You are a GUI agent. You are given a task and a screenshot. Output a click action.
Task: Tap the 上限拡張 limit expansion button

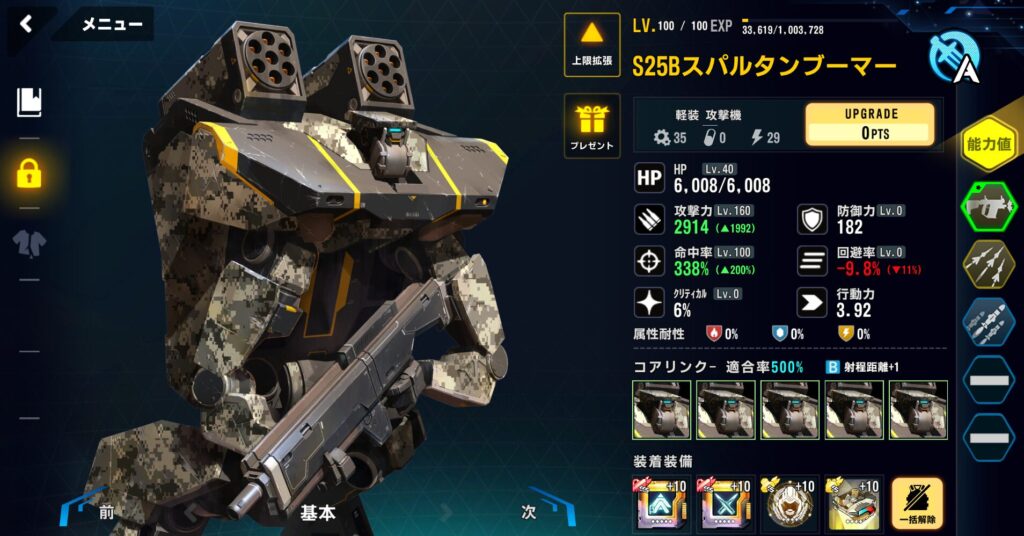pyautogui.click(x=592, y=44)
